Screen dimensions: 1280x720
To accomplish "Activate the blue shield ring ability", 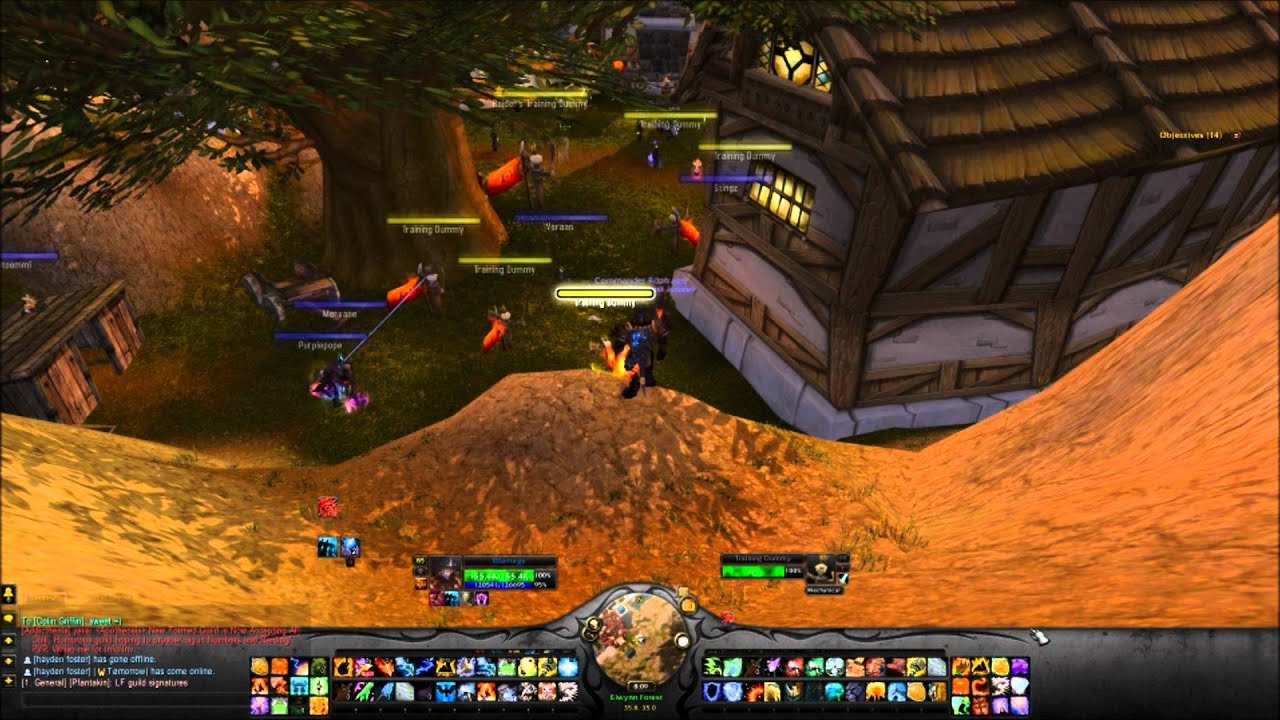I will click(712, 691).
